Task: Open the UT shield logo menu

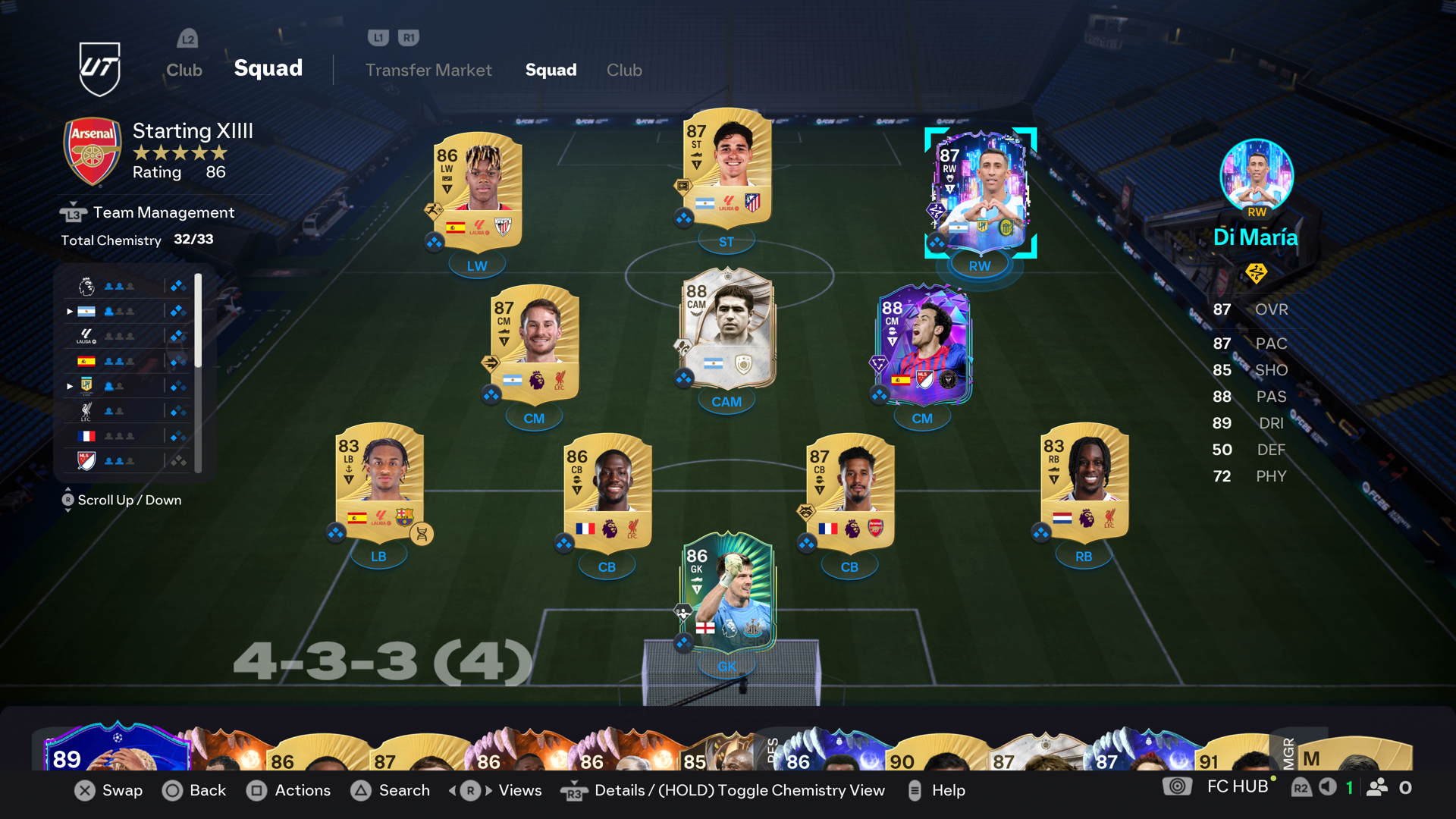Action: [x=100, y=68]
